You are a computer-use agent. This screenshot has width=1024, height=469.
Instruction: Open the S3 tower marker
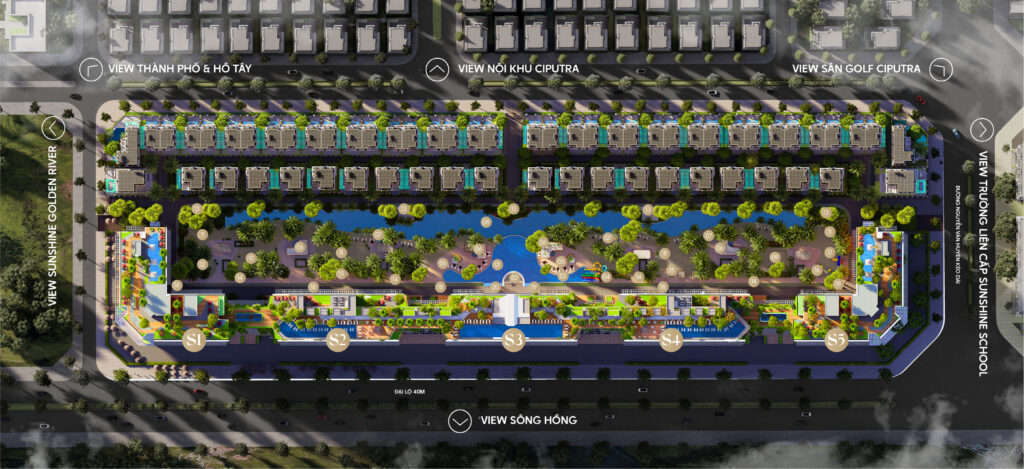click(513, 340)
